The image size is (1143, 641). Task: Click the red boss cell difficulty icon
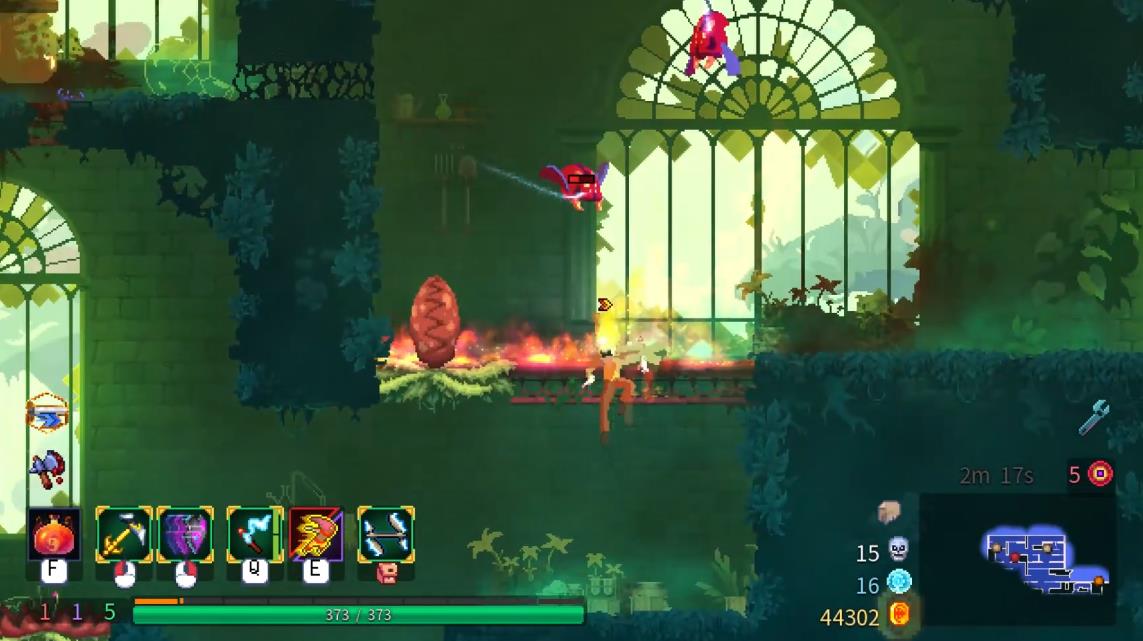(x=1100, y=473)
